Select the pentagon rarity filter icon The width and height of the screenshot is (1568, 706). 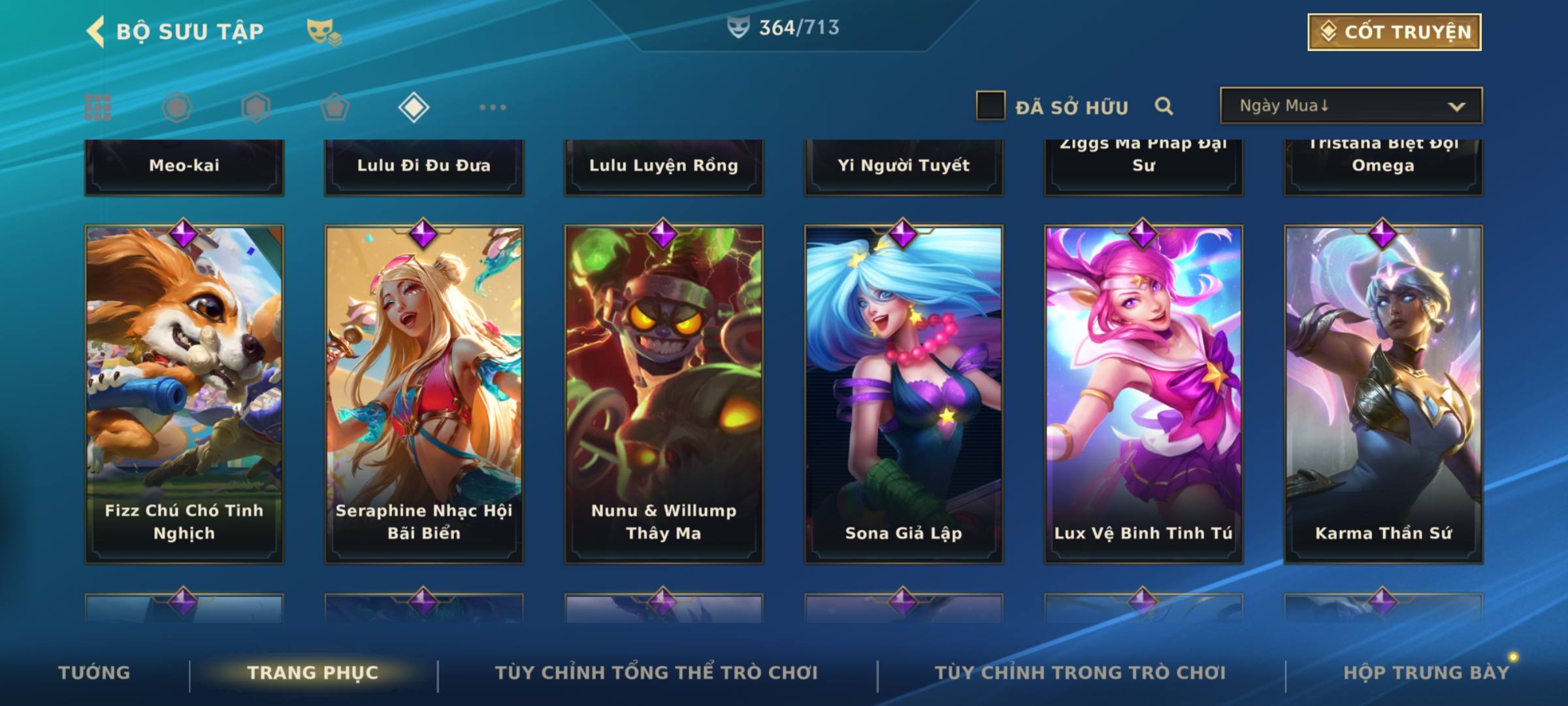[x=335, y=107]
